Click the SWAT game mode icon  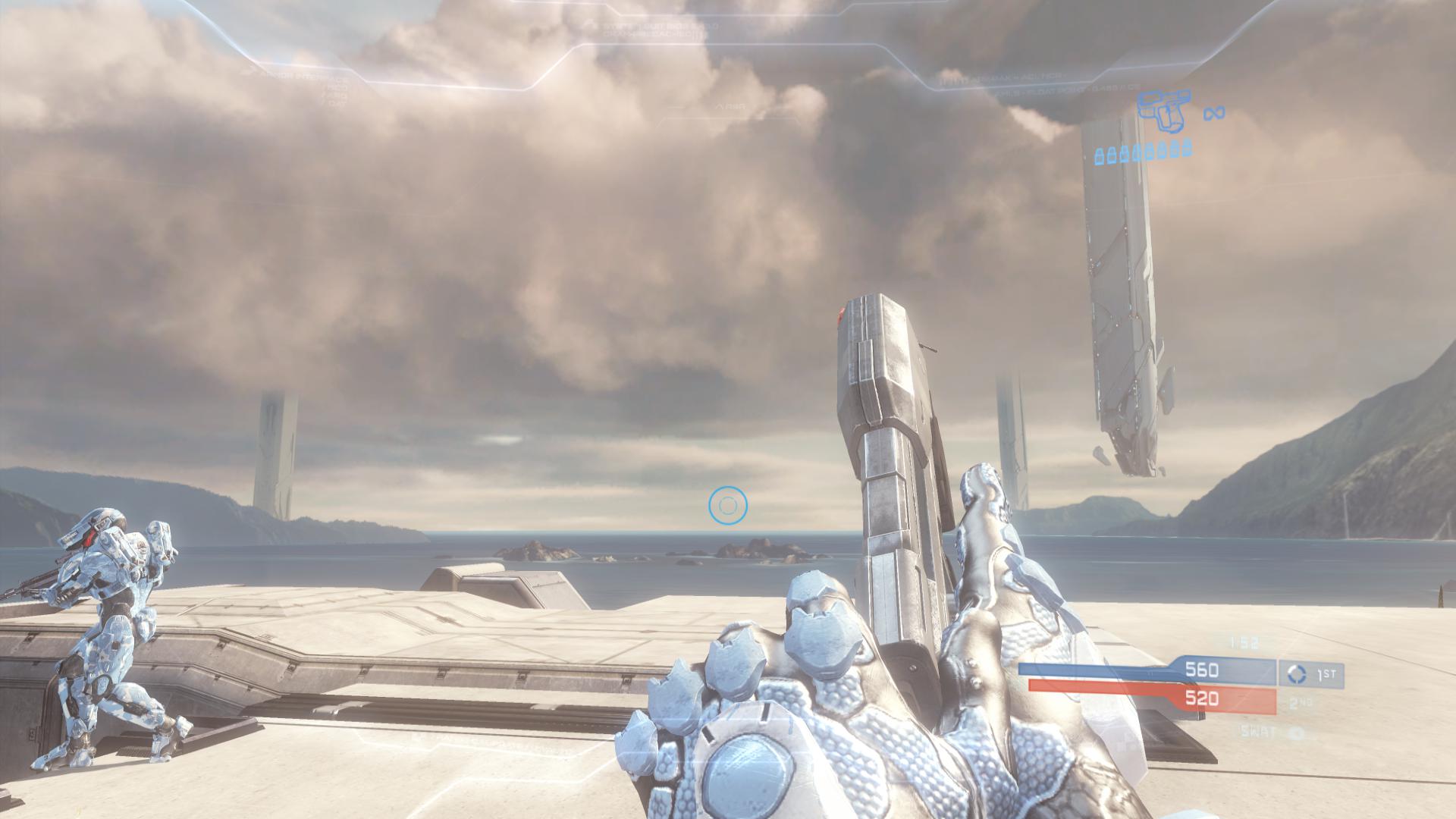[x=1298, y=733]
